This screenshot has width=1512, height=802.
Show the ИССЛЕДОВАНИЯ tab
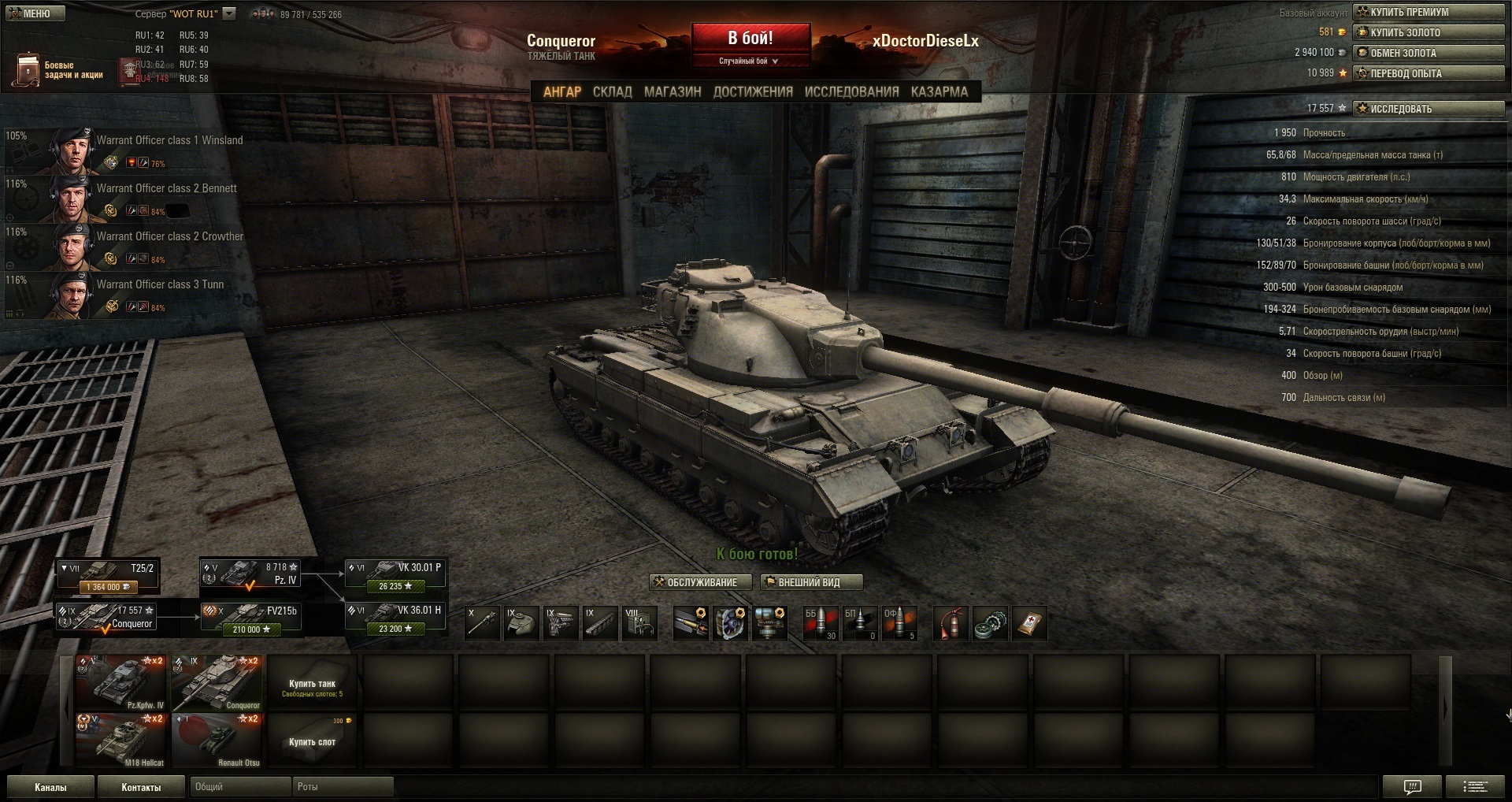[850, 91]
